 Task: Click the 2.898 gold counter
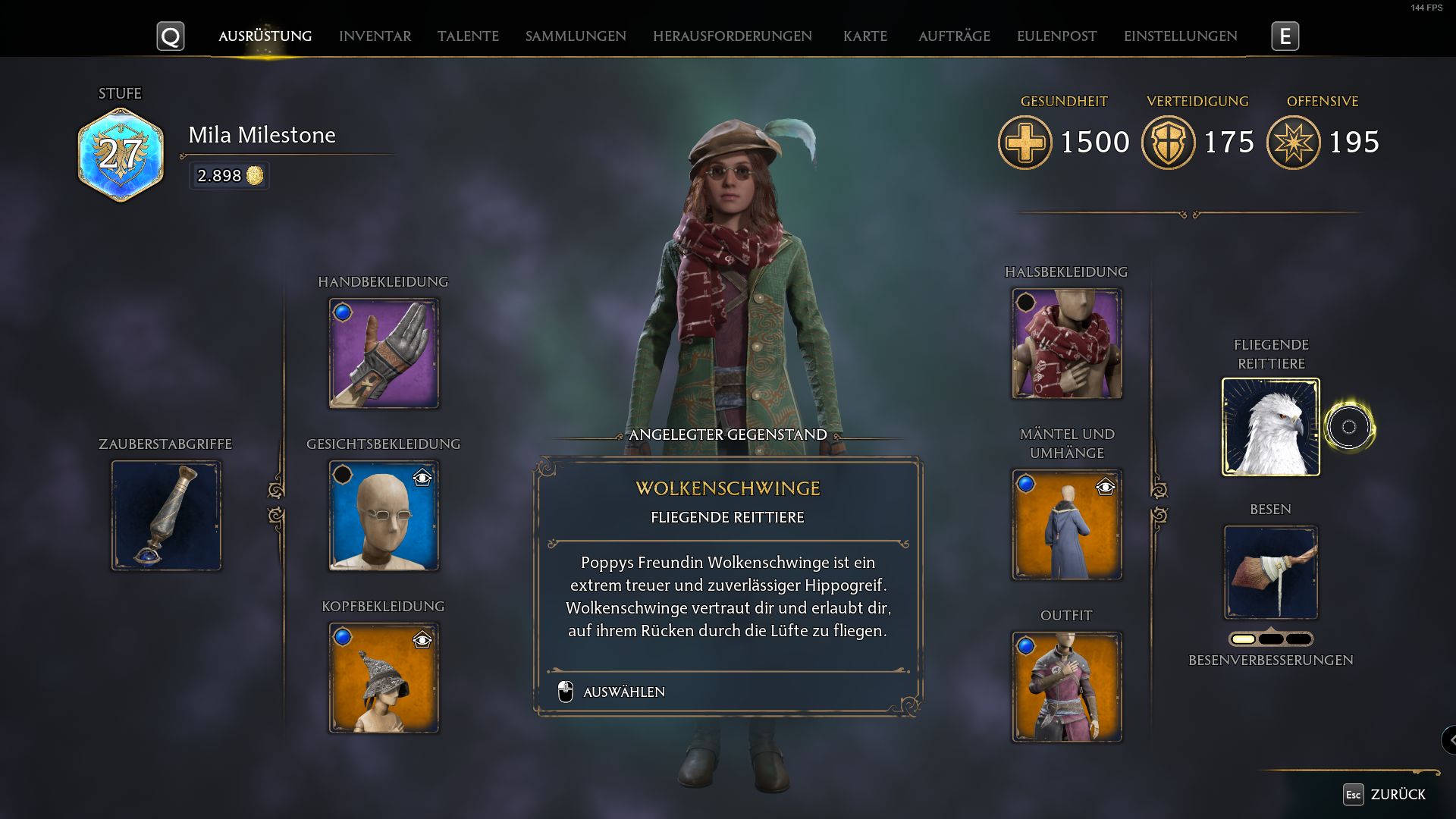(x=228, y=176)
